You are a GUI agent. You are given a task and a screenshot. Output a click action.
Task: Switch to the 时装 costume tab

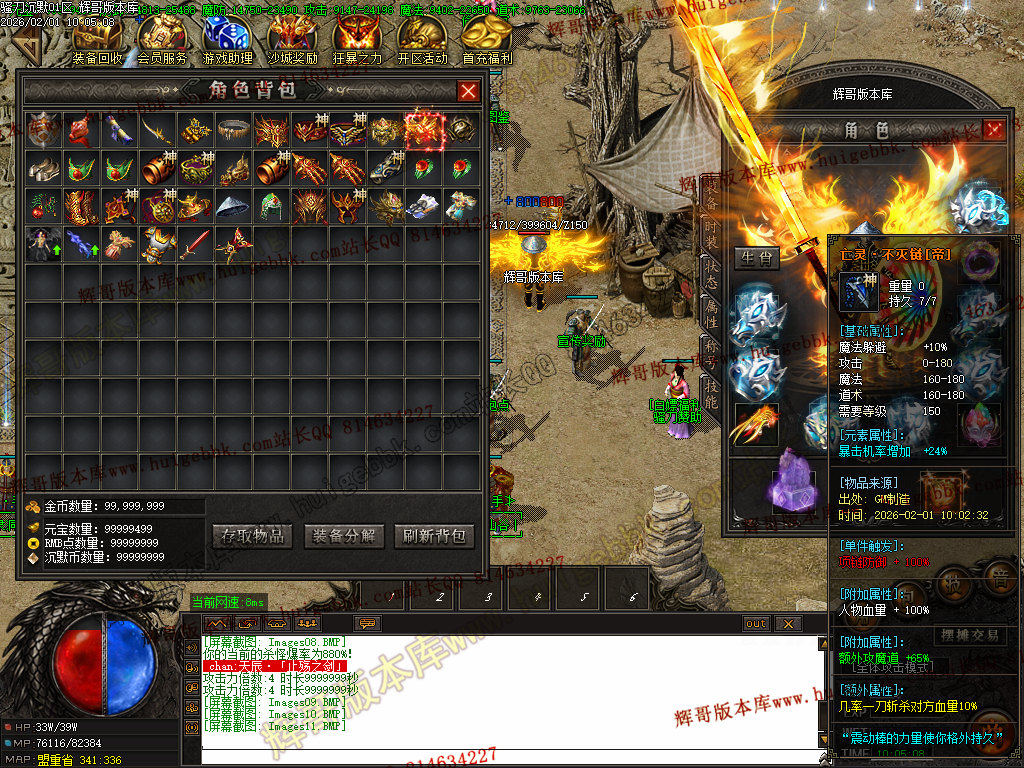710,236
